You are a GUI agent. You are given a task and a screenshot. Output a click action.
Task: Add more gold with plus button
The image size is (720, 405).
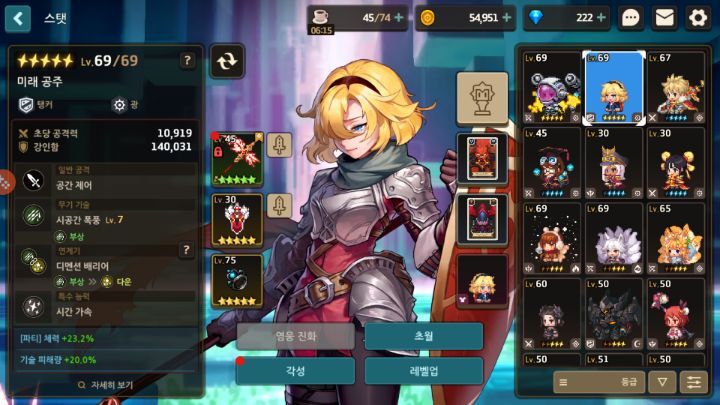click(508, 17)
